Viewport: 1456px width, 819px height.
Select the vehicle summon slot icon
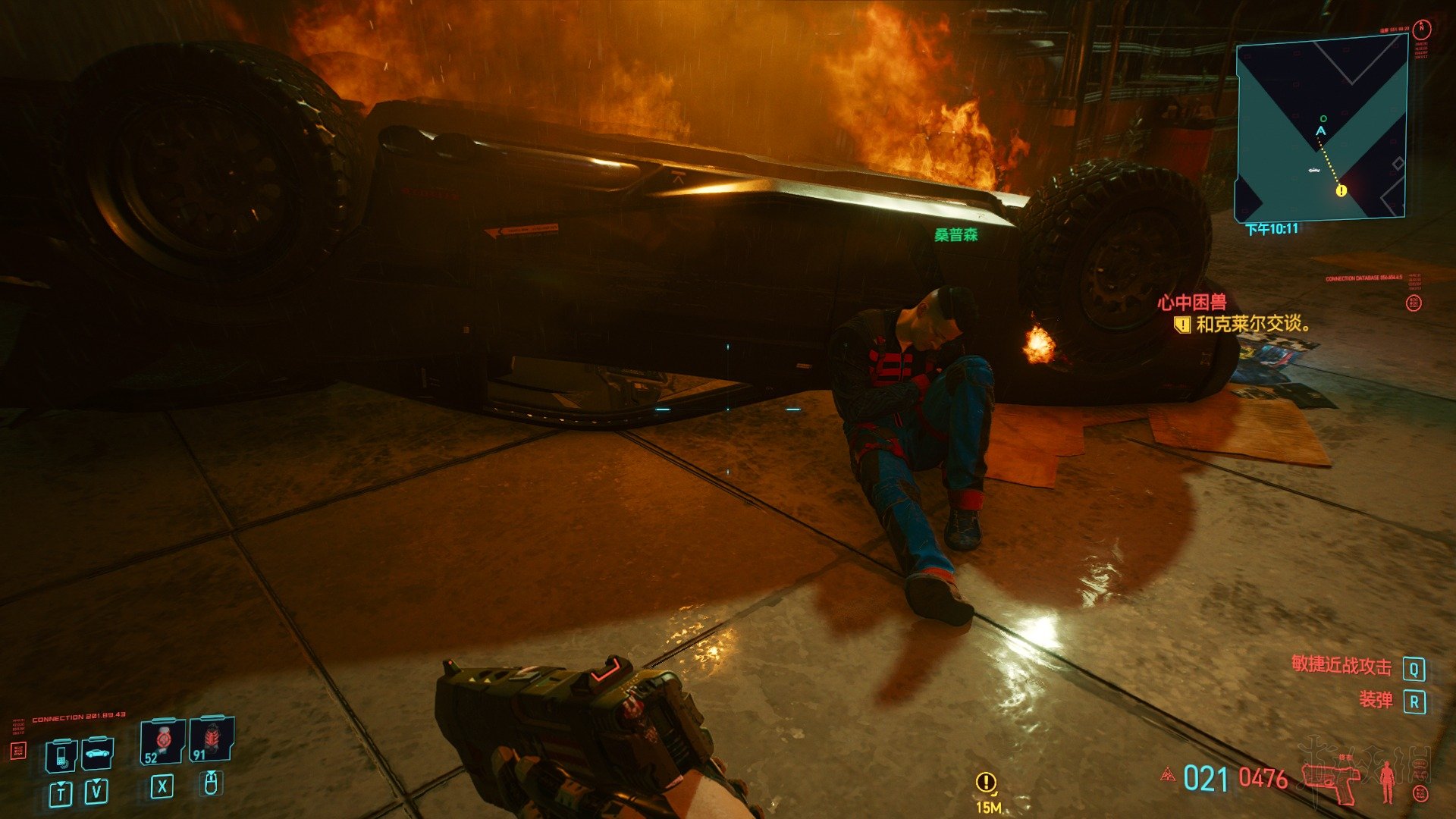[x=97, y=753]
